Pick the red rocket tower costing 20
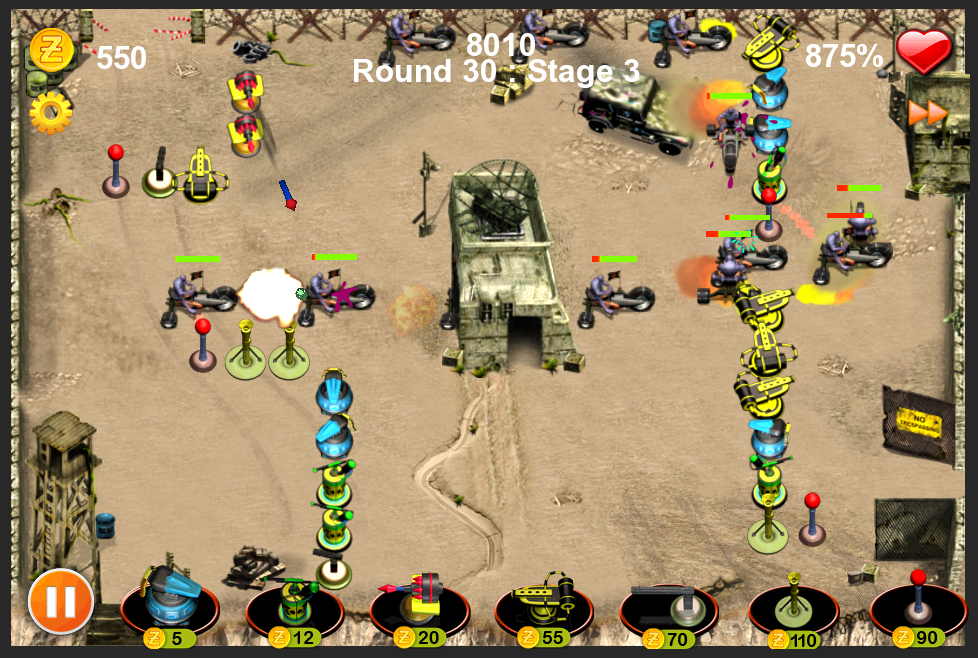Viewport: 978px width, 658px height. (x=419, y=603)
